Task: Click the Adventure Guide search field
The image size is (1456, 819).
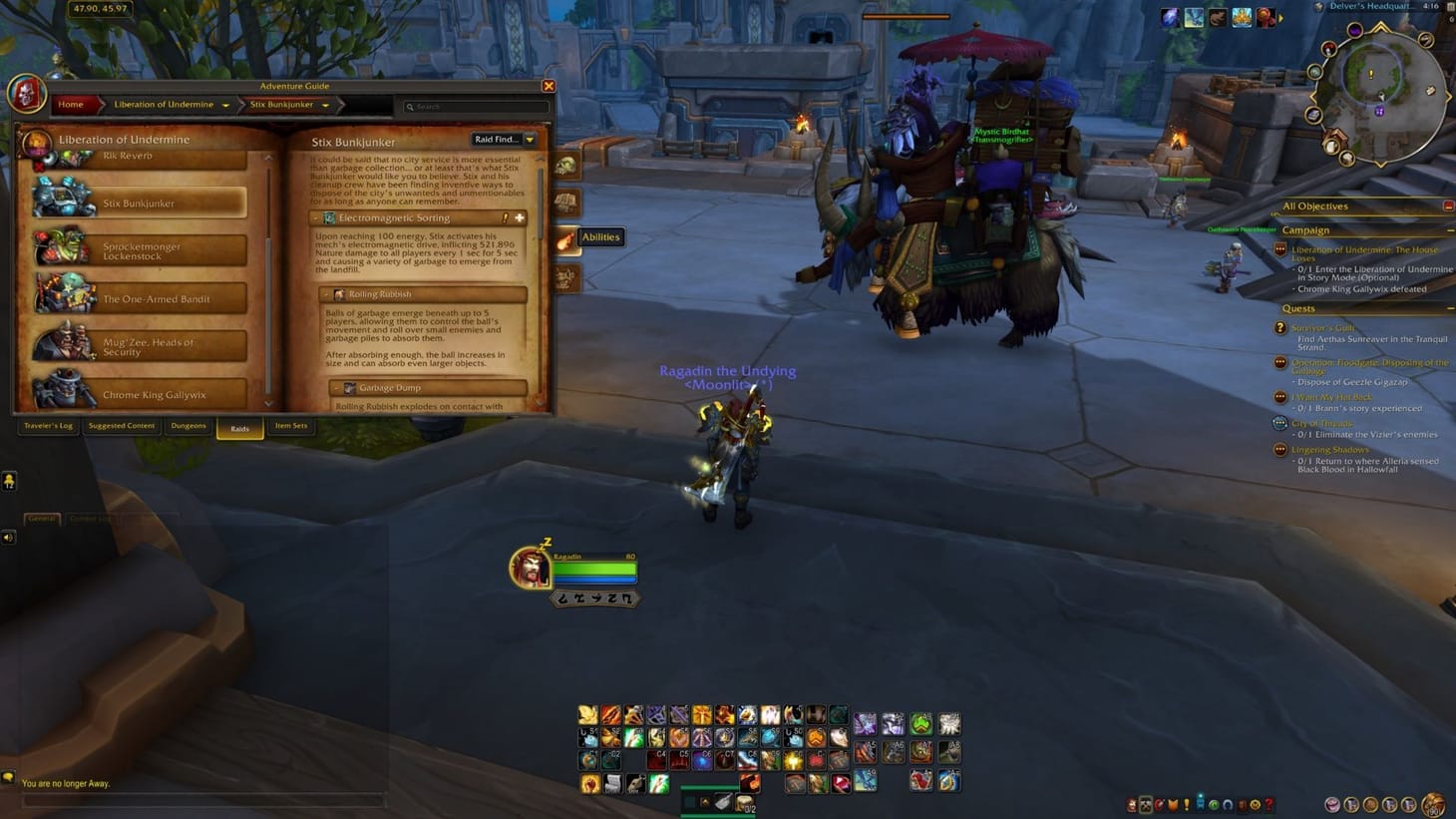Action: [474, 106]
